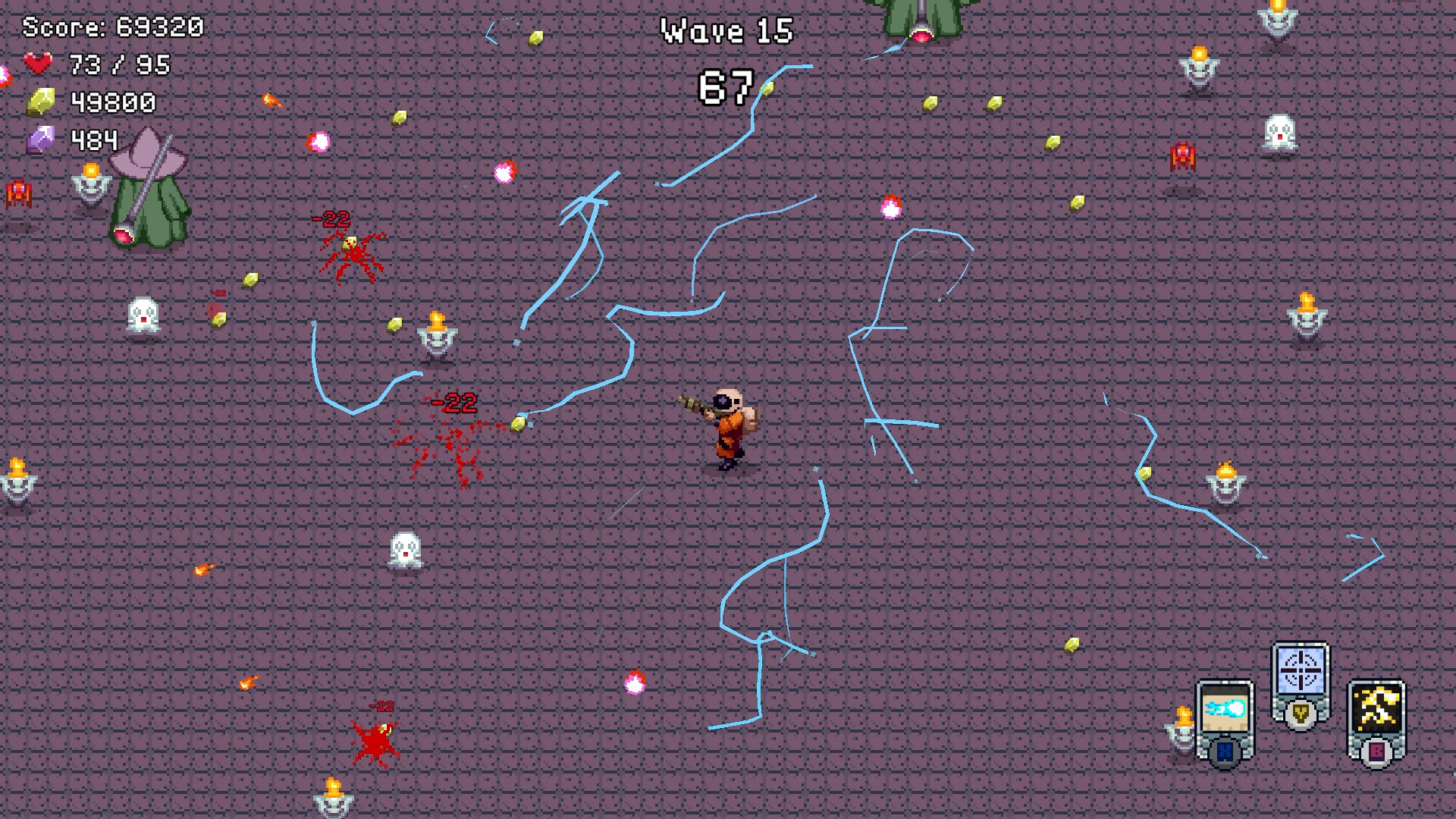Click the red -22 damage number near the spider
1456x819 pixels.
[x=329, y=220]
